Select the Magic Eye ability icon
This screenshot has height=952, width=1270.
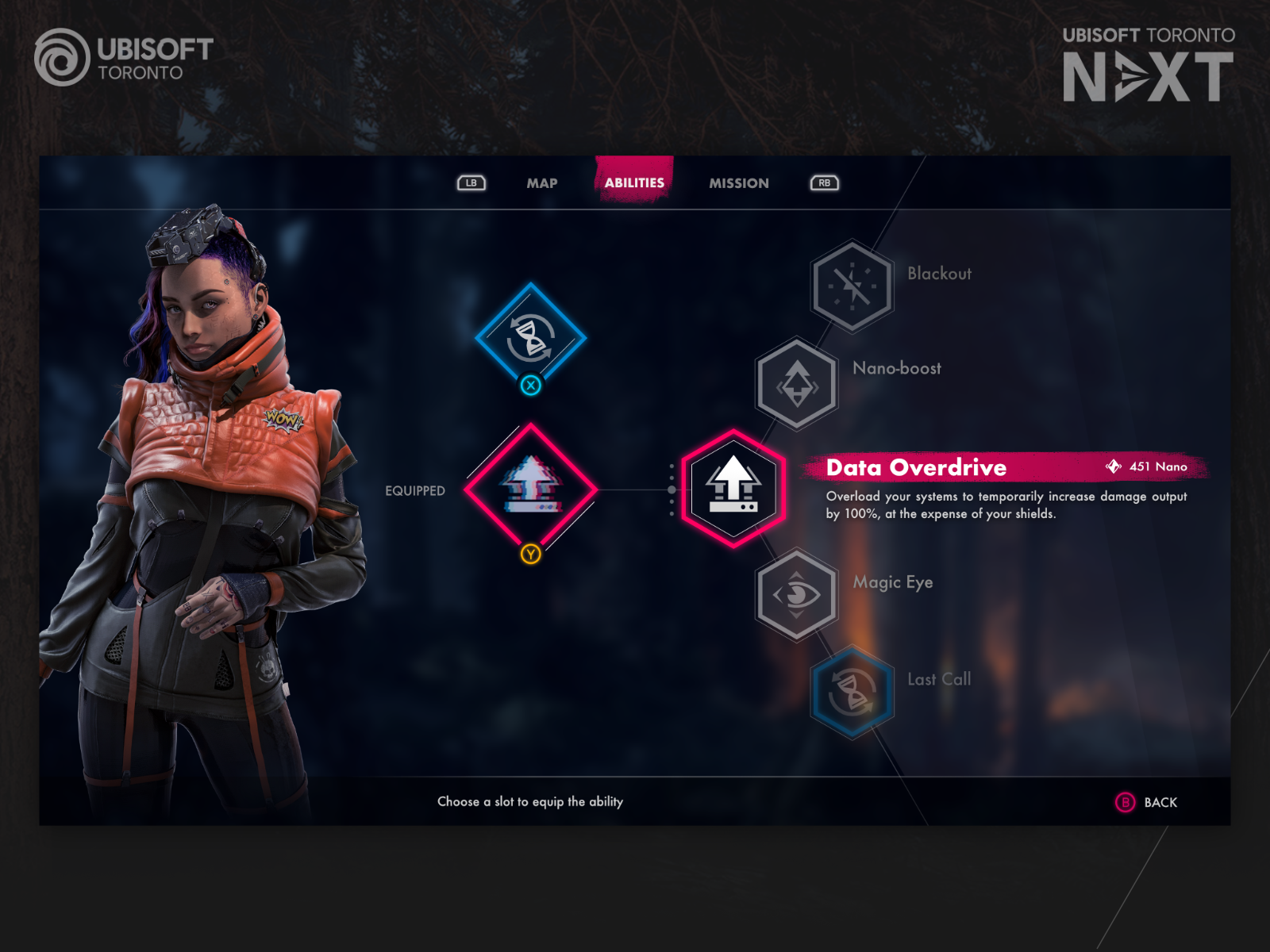[x=796, y=593]
